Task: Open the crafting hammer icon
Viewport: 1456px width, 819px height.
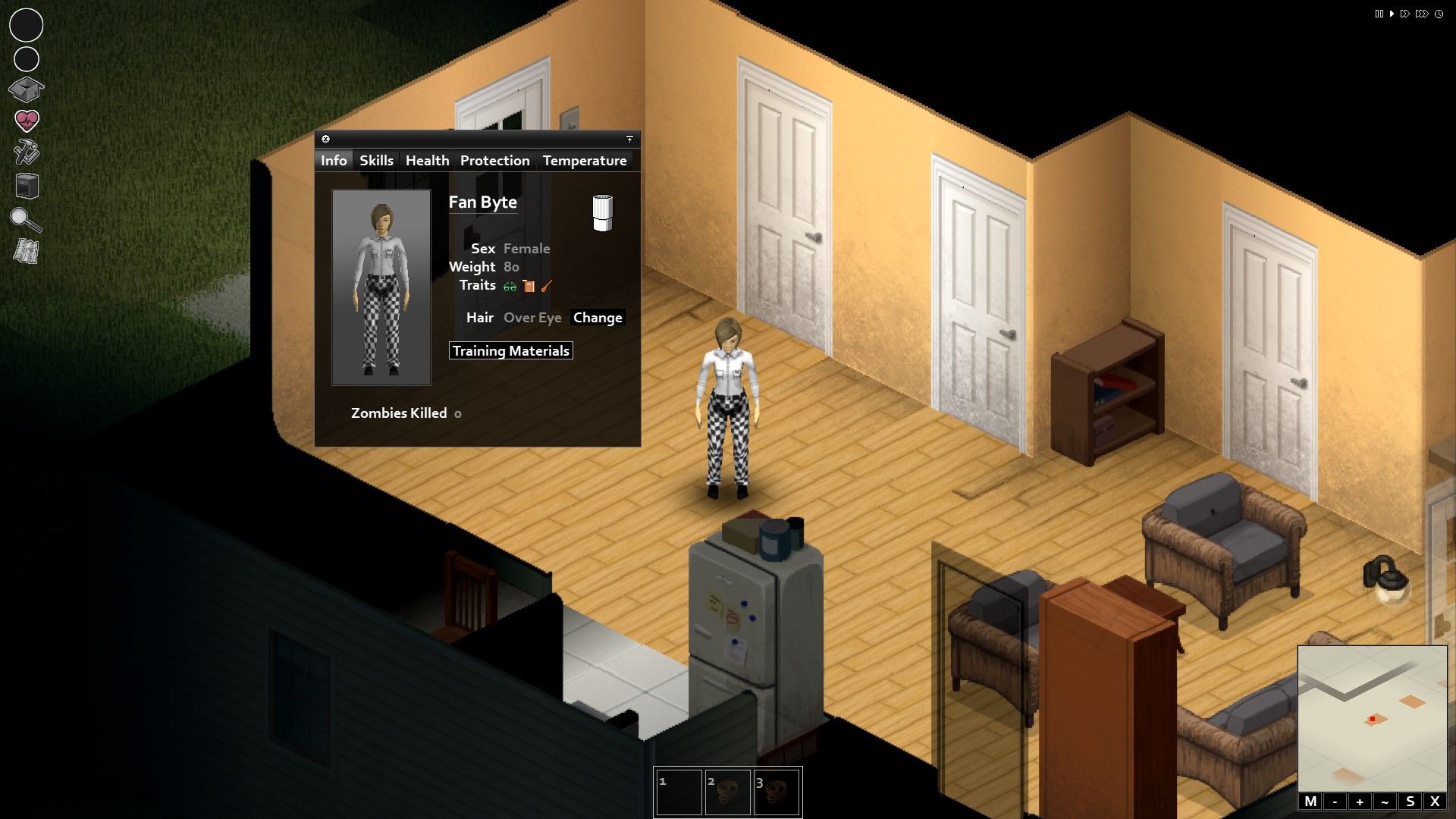Action: (27, 152)
